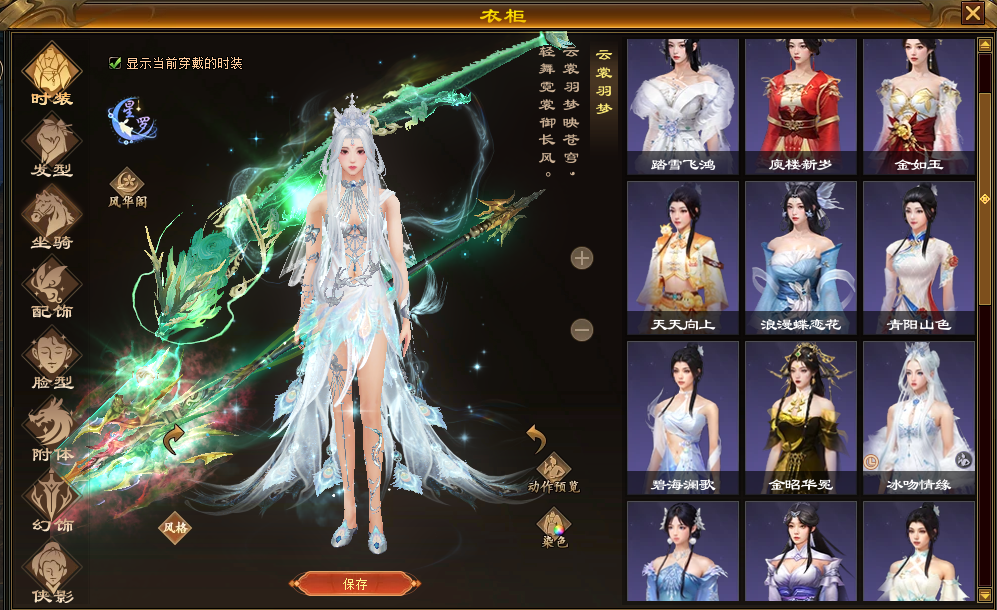The width and height of the screenshot is (997, 610).
Task: Open the 脸型 face shape tab
Action: pos(51,356)
